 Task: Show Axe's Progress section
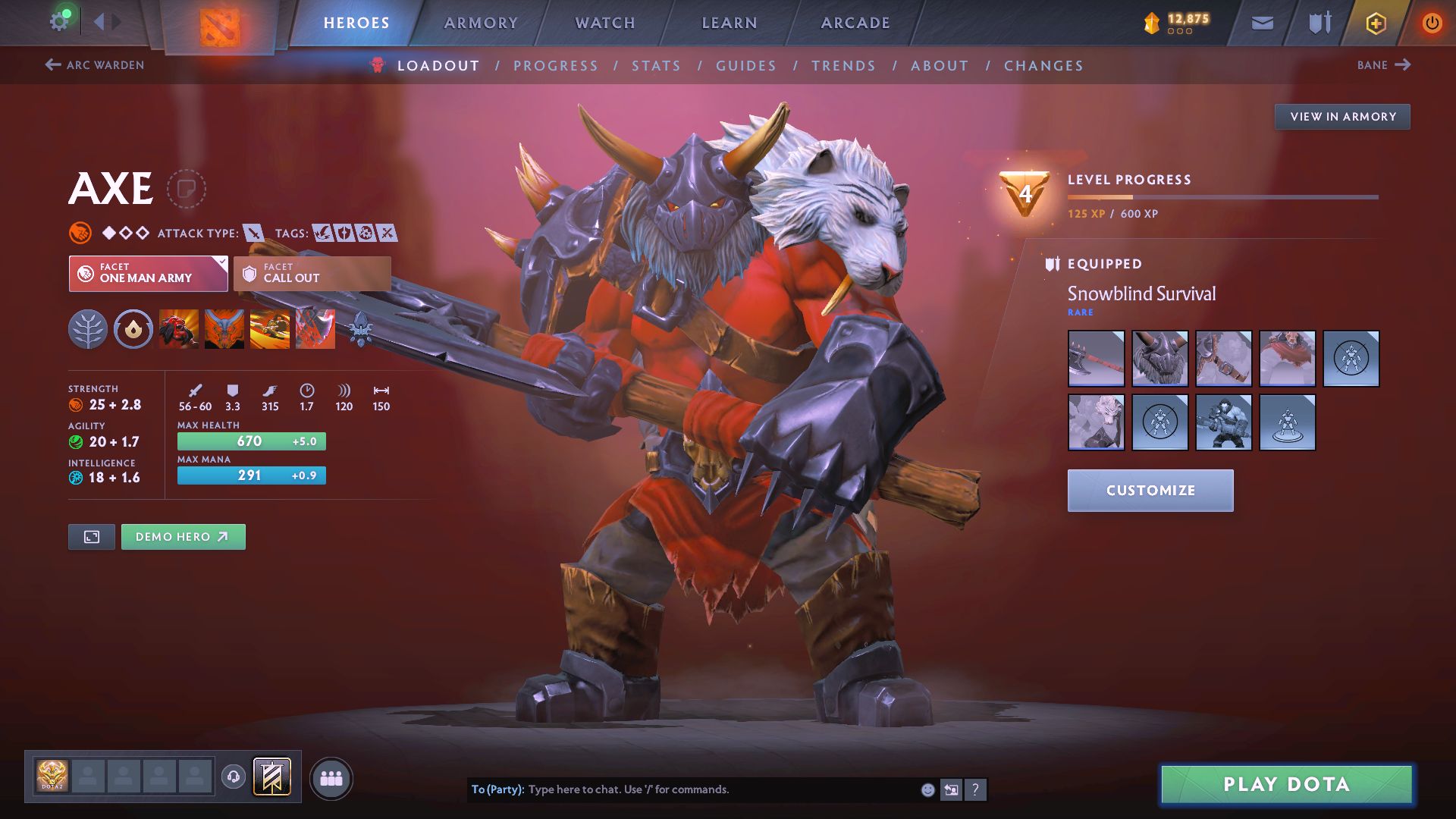(556, 66)
